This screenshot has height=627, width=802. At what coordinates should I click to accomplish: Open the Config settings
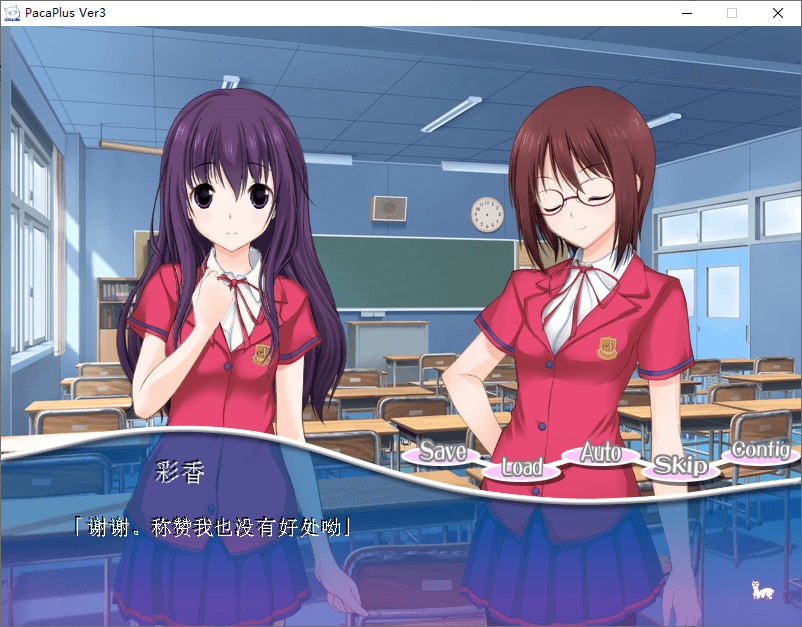[760, 450]
